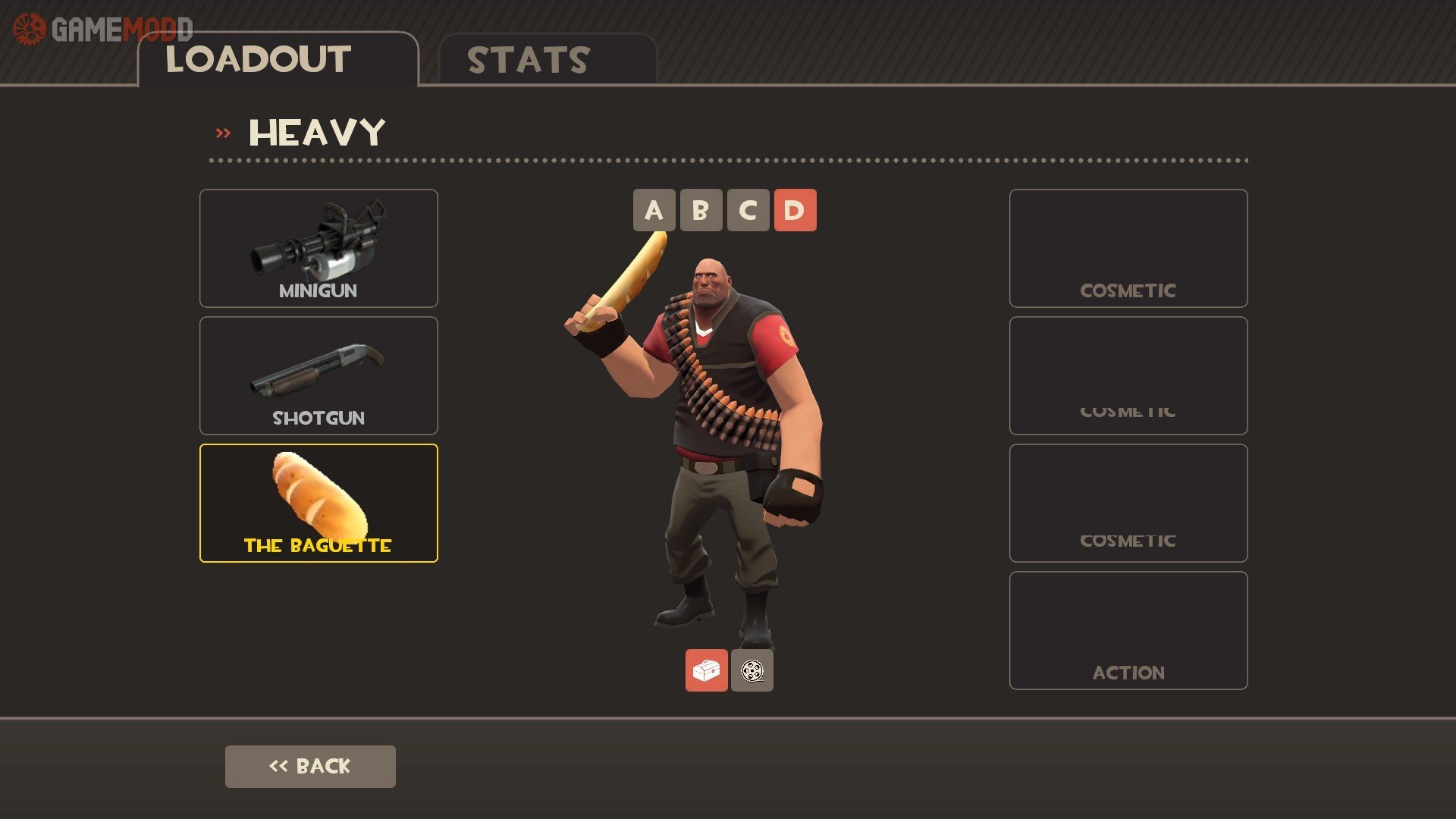Choose the Shotgun weapon slot
1456x819 pixels.
[x=318, y=375]
